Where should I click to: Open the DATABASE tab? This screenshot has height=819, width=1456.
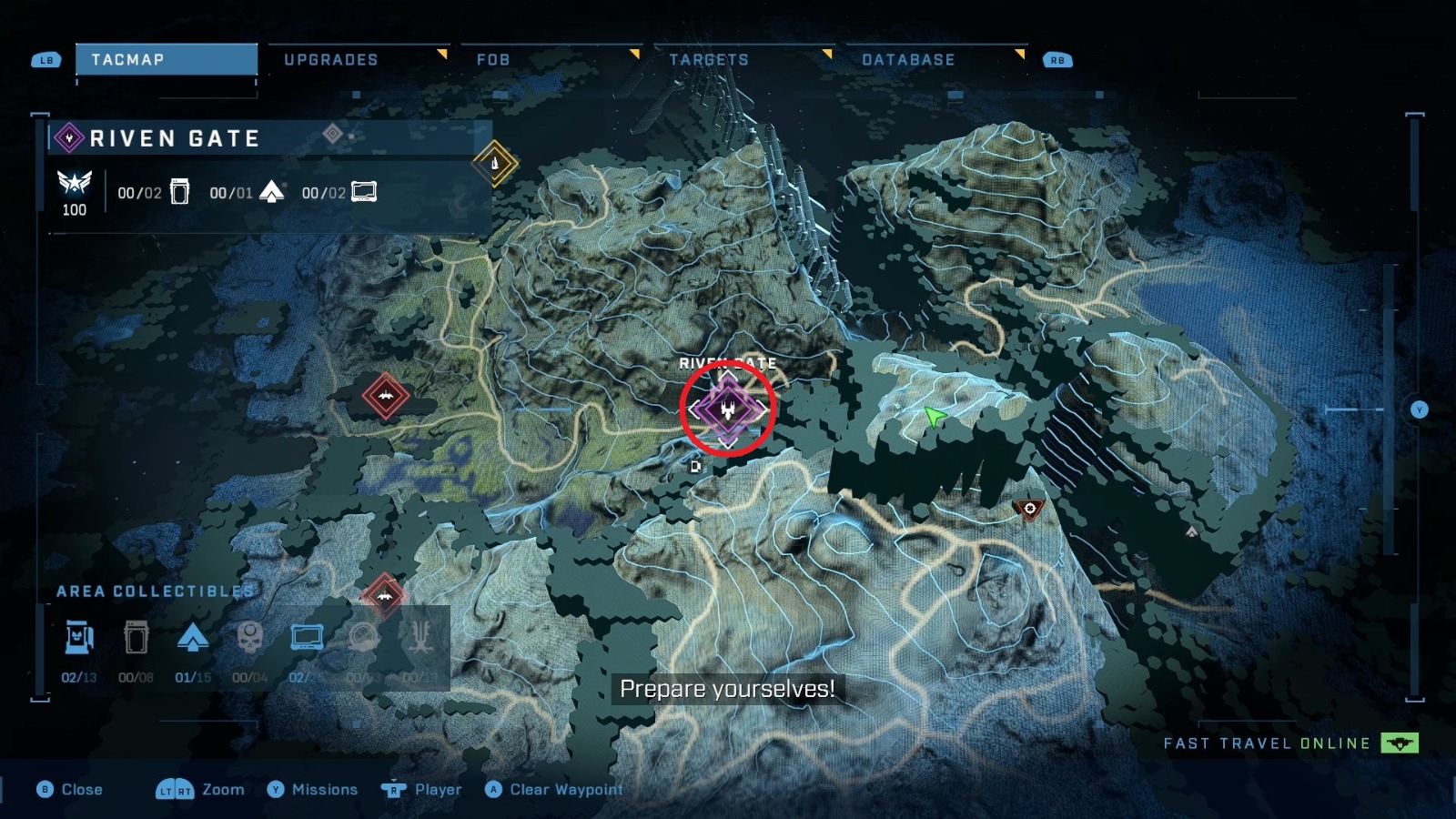click(x=908, y=59)
